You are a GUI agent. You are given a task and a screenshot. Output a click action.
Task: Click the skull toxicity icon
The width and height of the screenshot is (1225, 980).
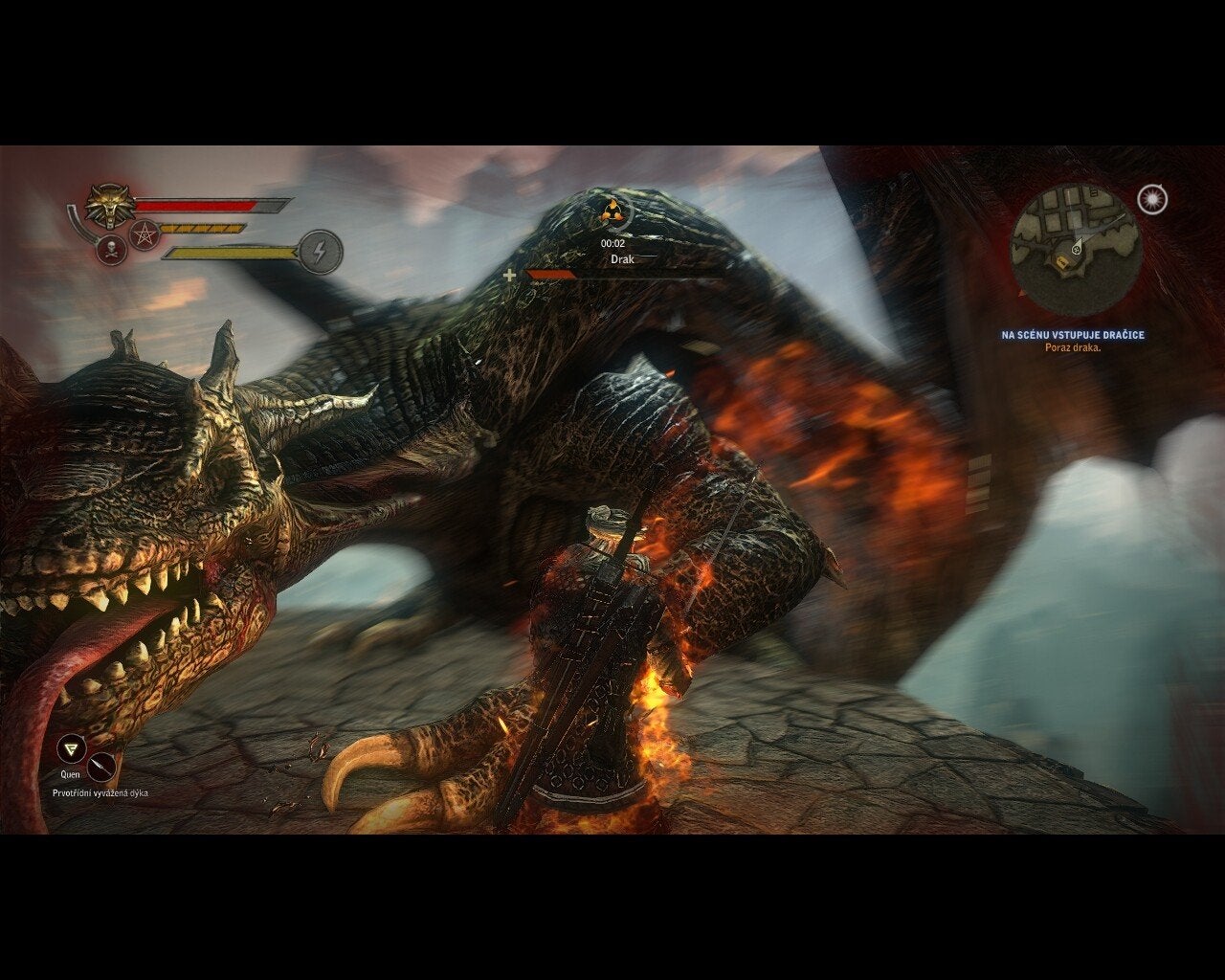(x=112, y=252)
